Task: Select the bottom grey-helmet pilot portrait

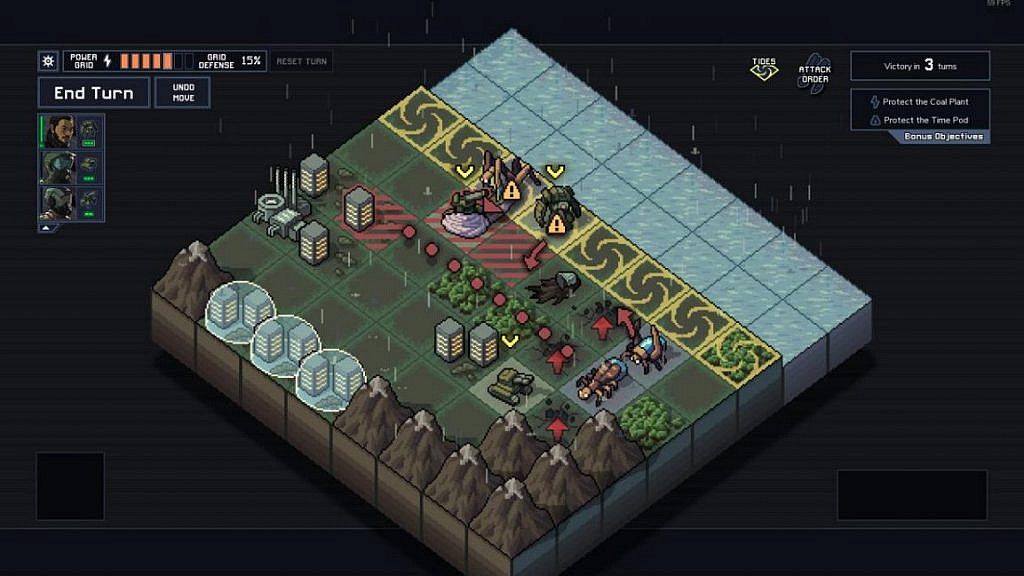Action: pos(58,202)
